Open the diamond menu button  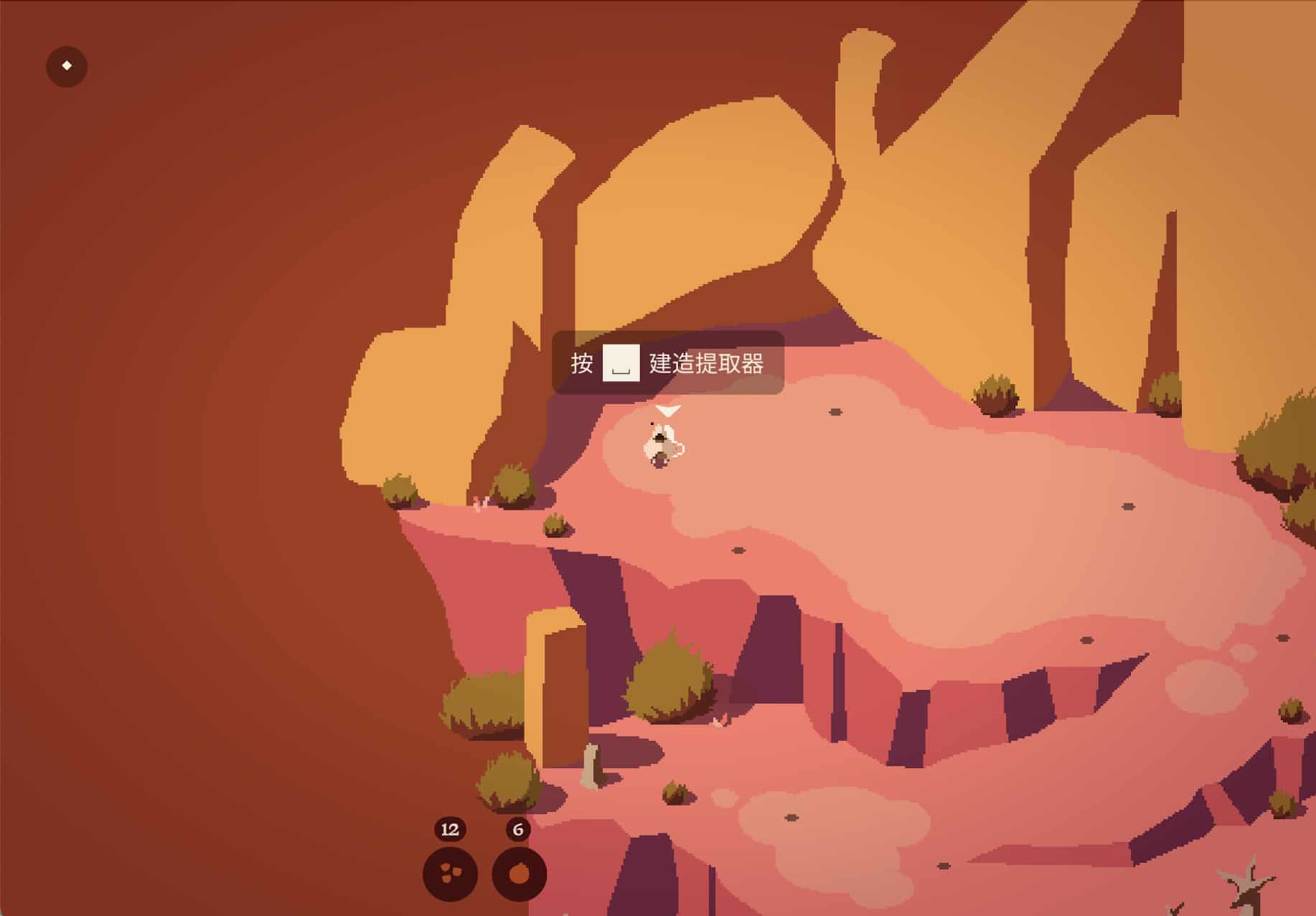click(67, 66)
